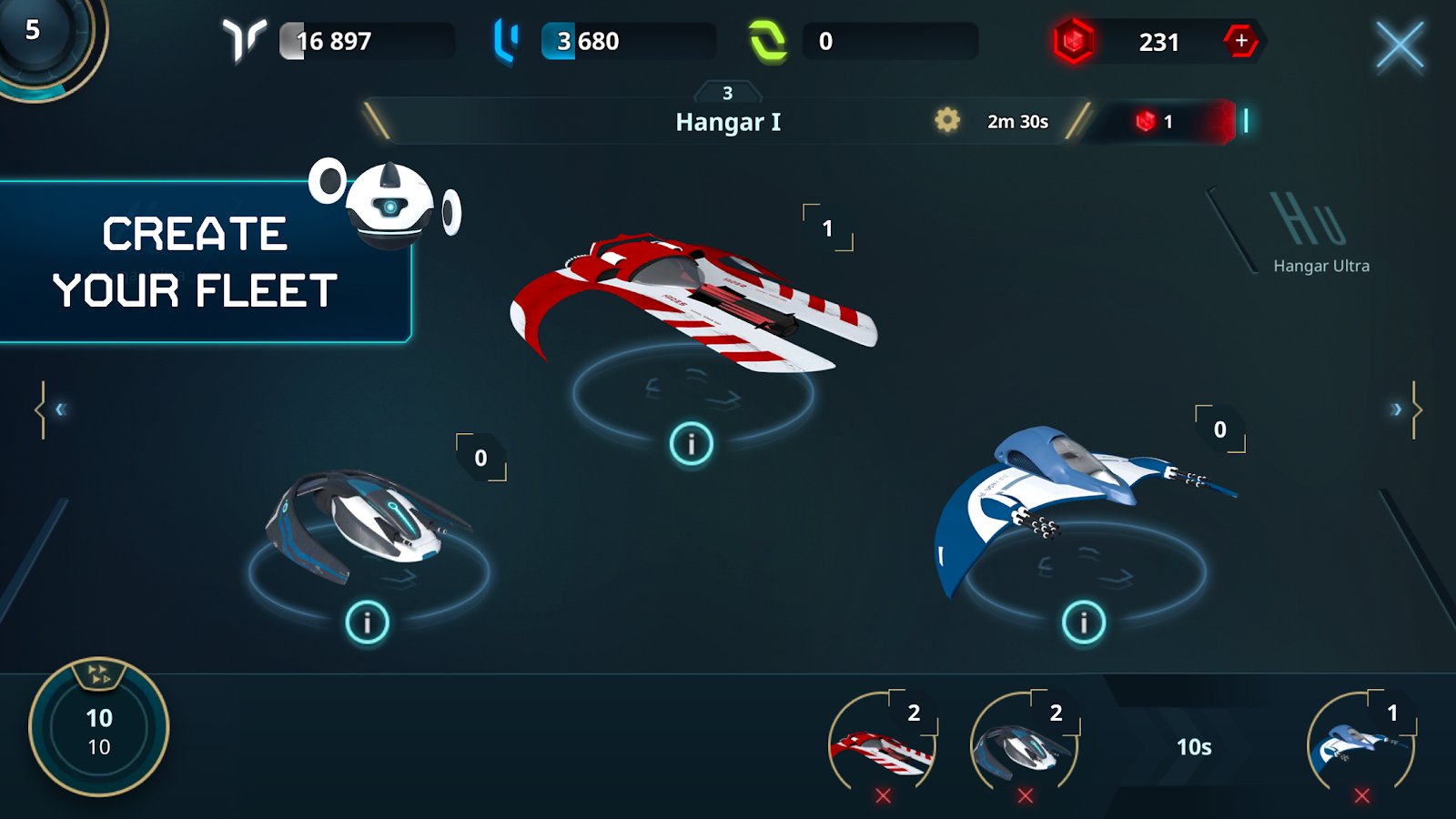Screen dimensions: 1456x819
Task: Show info for the red striped ship
Action: [x=692, y=444]
